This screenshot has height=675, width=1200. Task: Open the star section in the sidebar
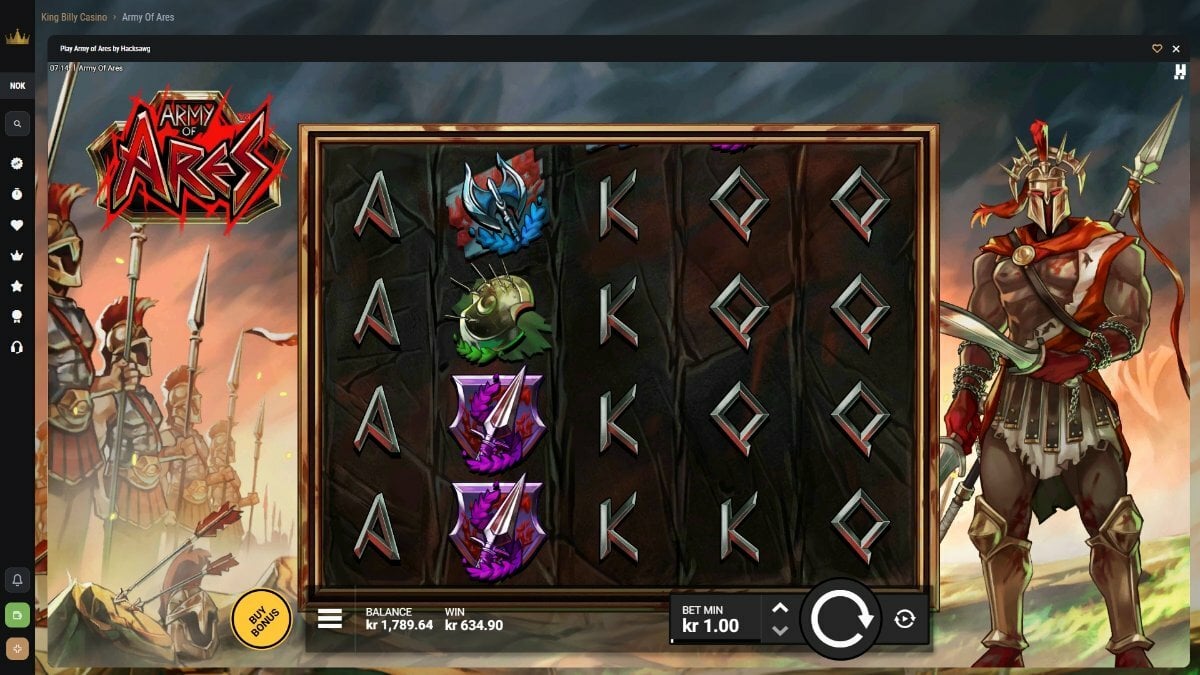coord(17,286)
